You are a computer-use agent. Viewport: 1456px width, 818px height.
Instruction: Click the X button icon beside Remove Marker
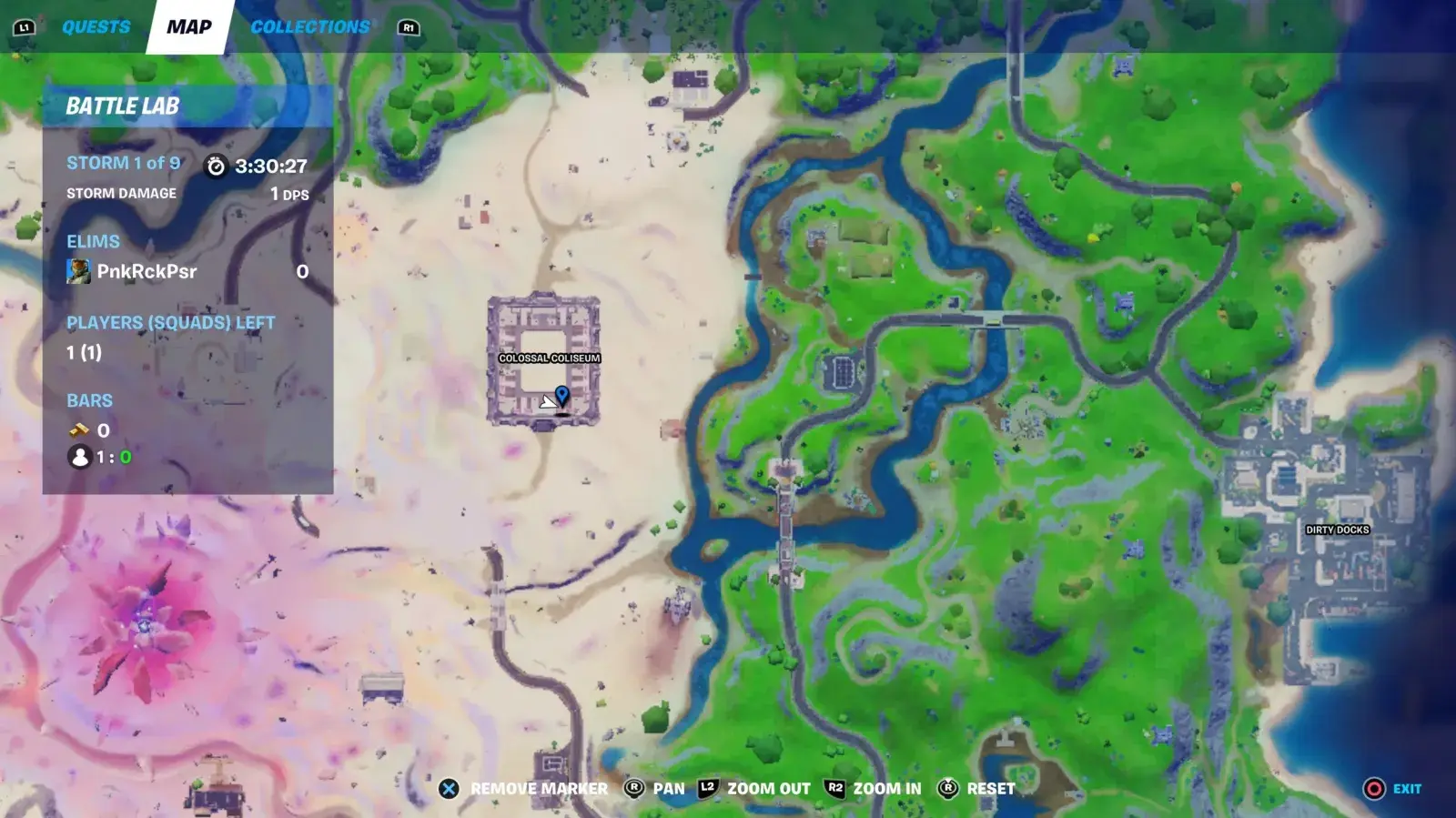[x=447, y=789]
